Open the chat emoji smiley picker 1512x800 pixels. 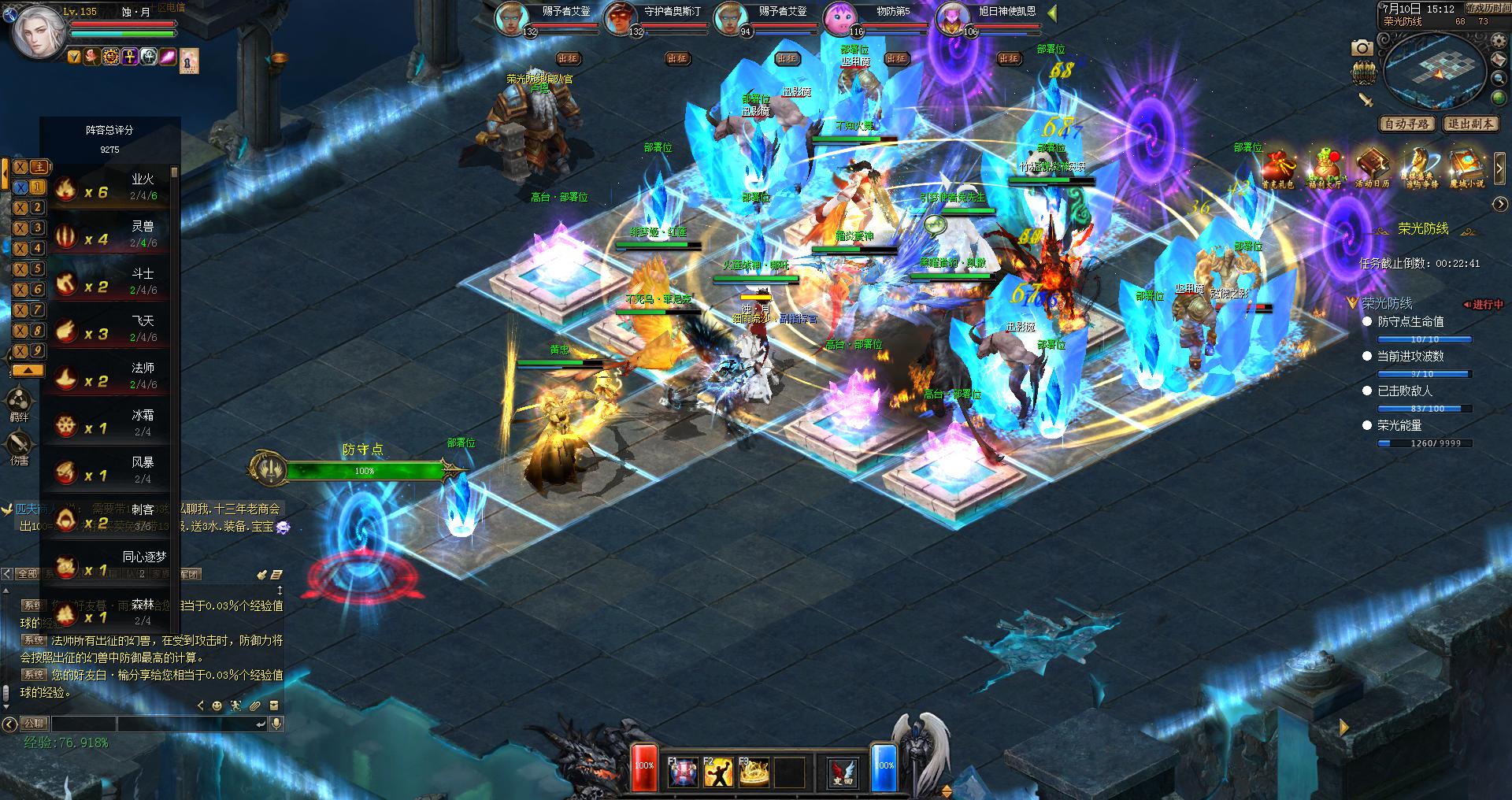point(217,706)
